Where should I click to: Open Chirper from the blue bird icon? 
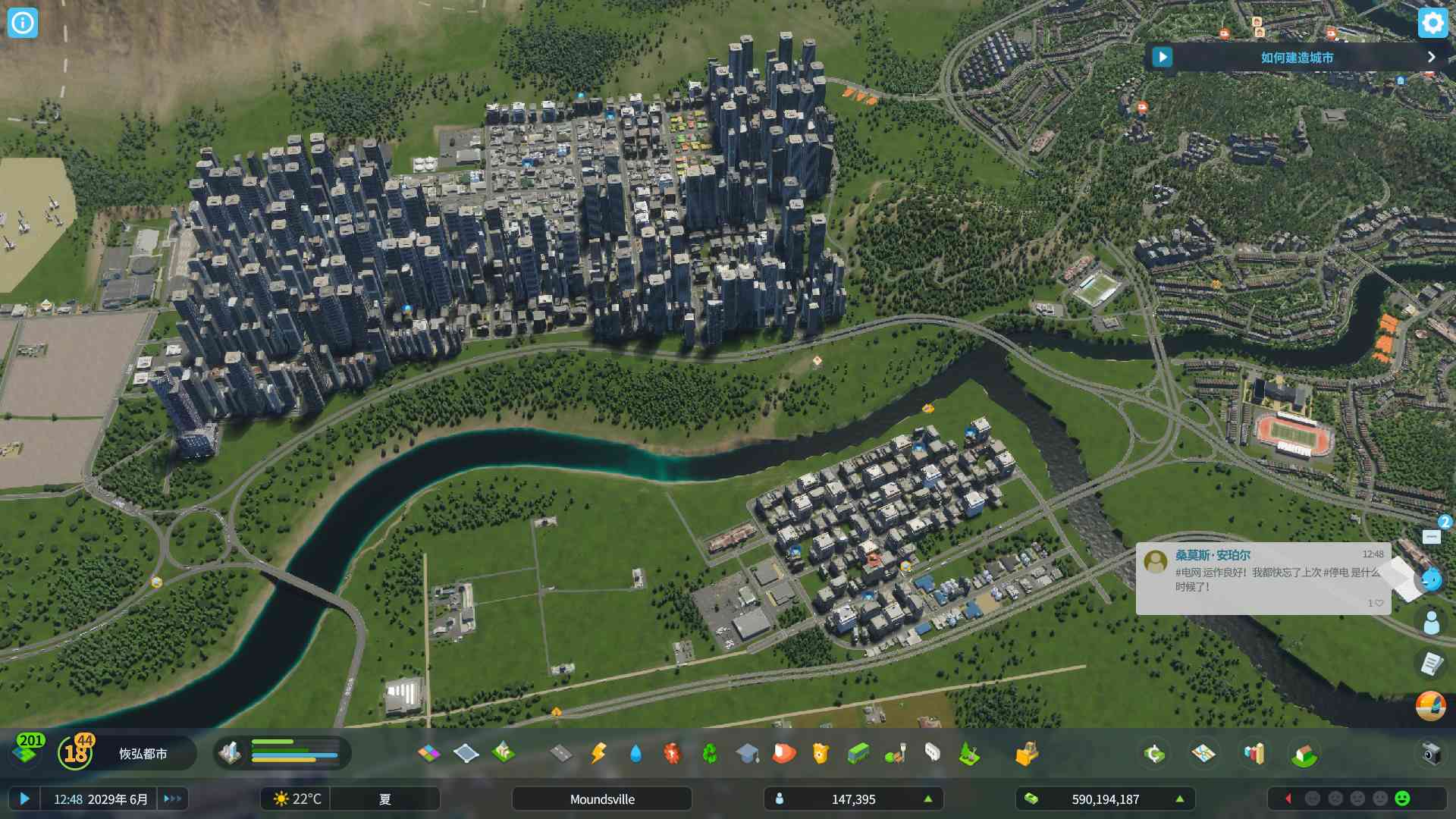click(x=1432, y=580)
